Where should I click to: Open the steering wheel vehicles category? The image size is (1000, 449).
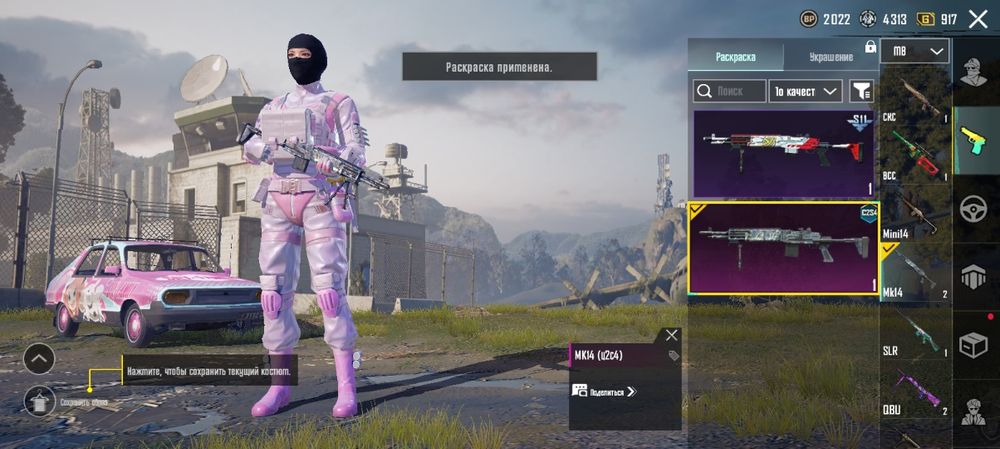click(x=974, y=208)
